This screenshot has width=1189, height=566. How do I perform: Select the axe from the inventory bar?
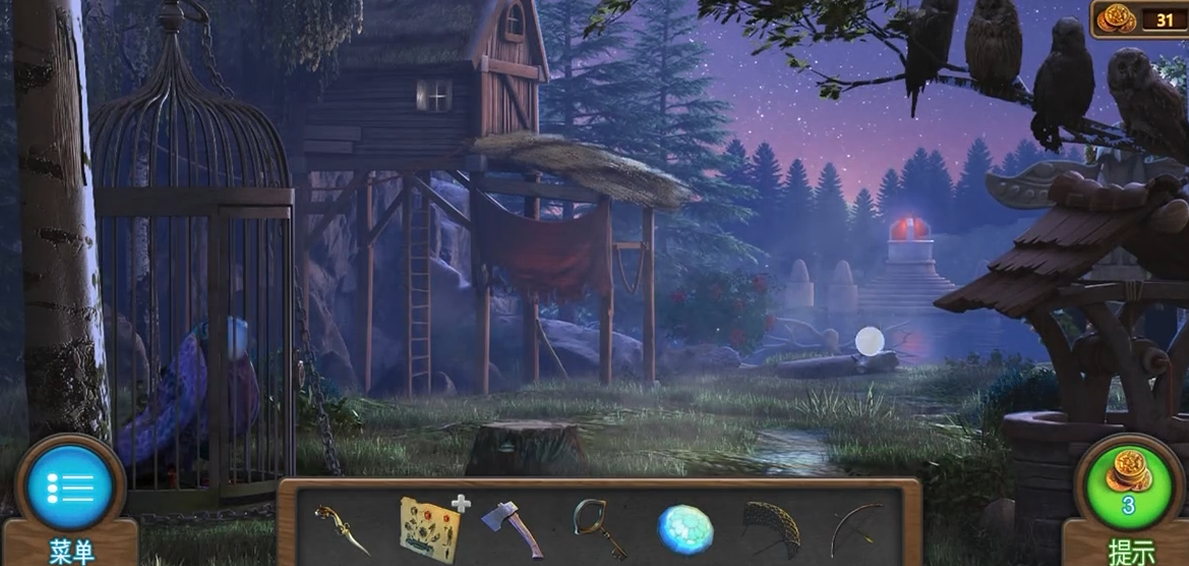(512, 528)
